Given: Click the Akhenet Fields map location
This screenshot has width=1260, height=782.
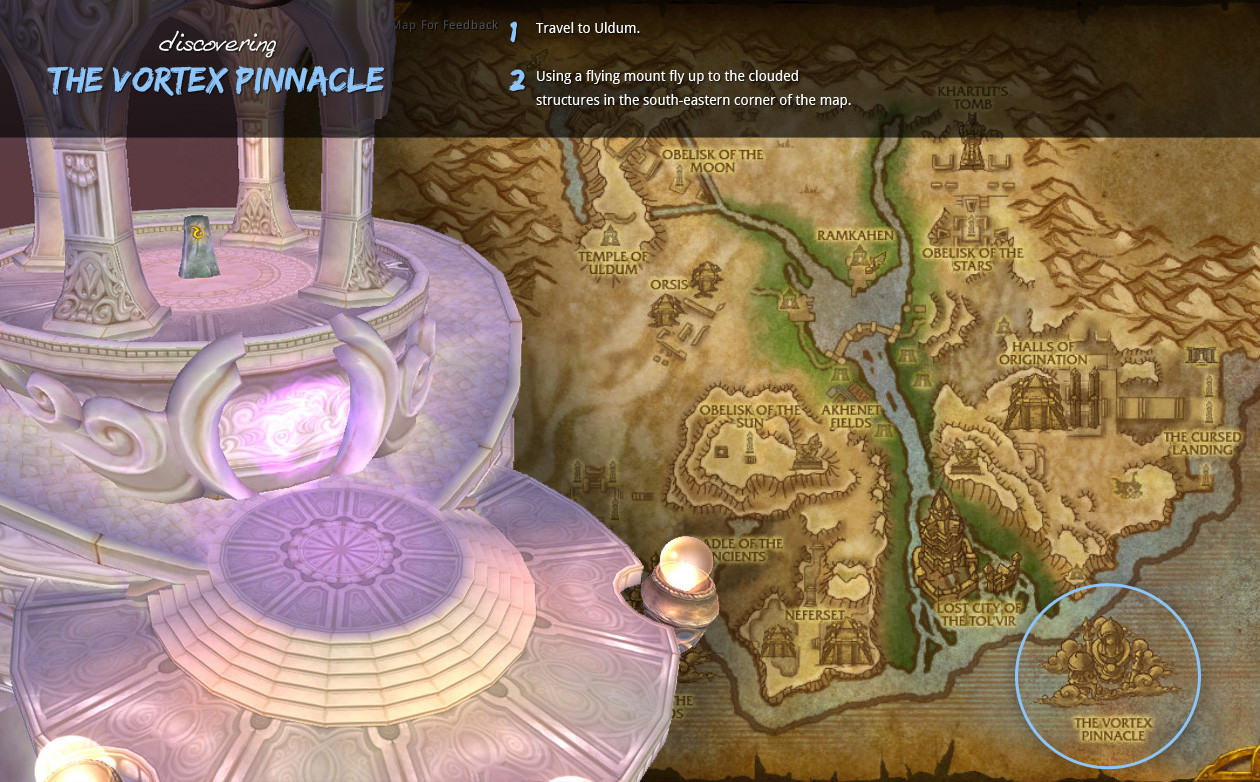Looking at the screenshot, I should pos(853,417).
